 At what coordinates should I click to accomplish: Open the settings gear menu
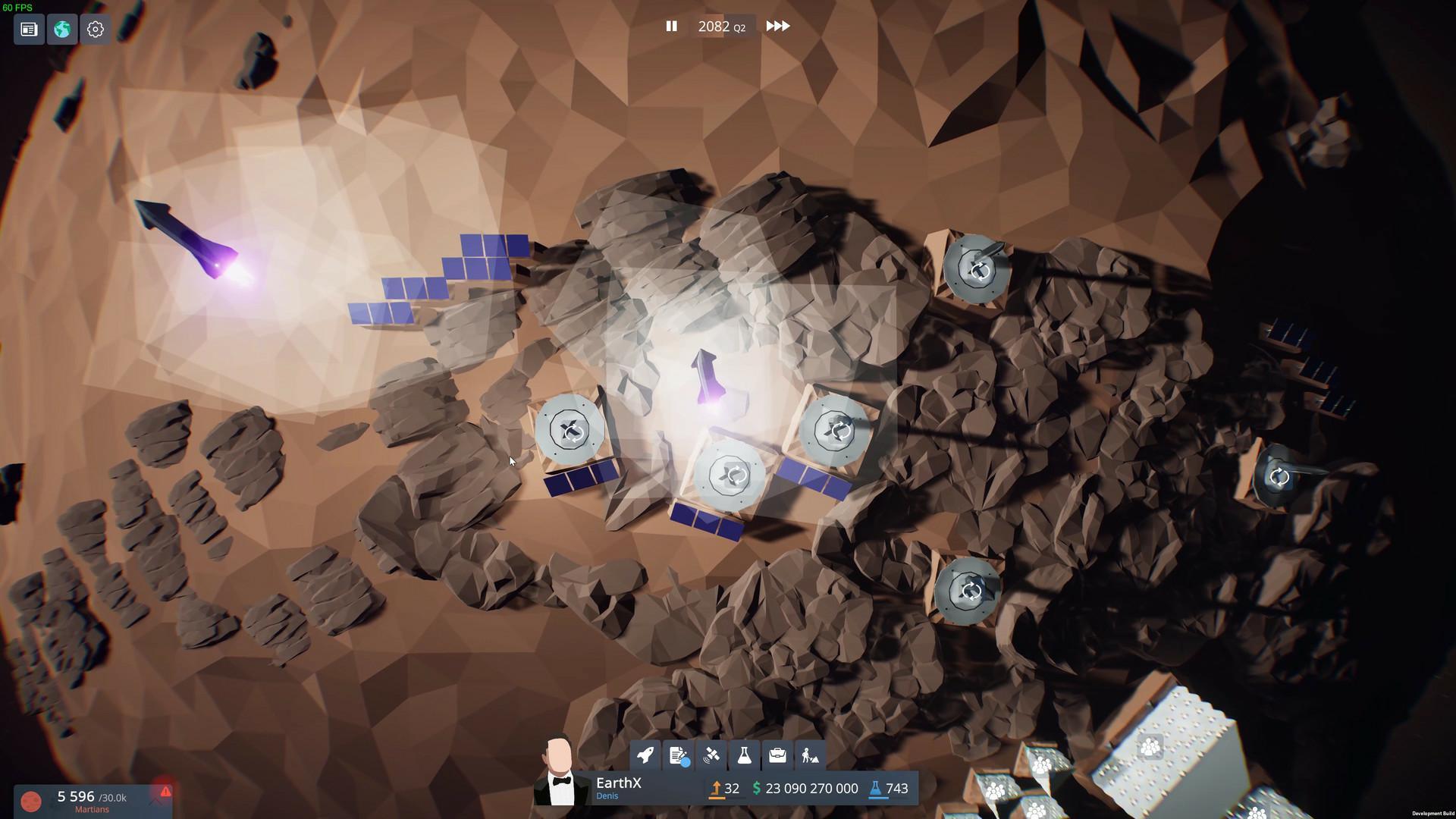coord(95,29)
